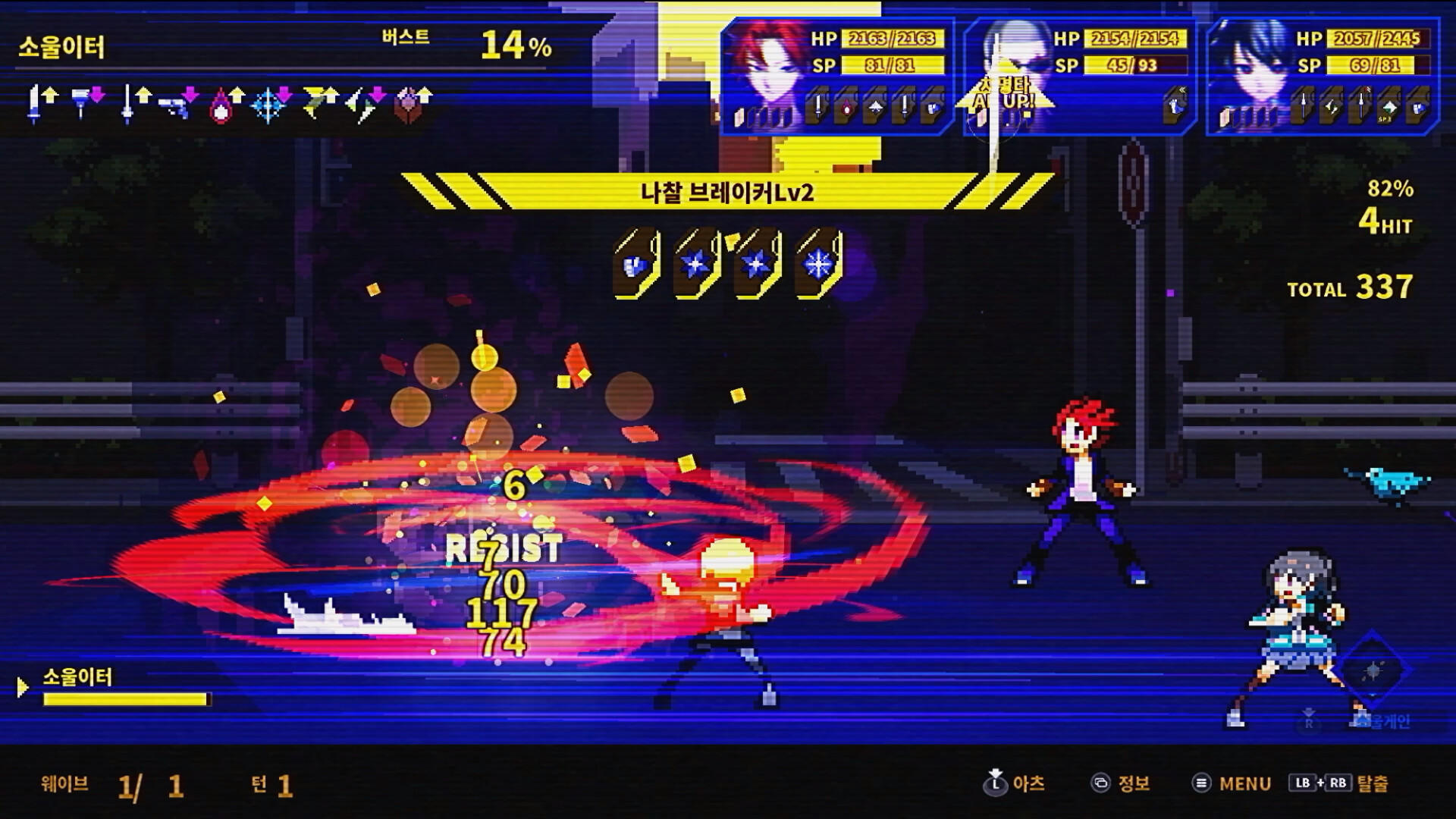Click the fourth star-burst skill card
This screenshot has width=1456, height=819.
click(817, 262)
